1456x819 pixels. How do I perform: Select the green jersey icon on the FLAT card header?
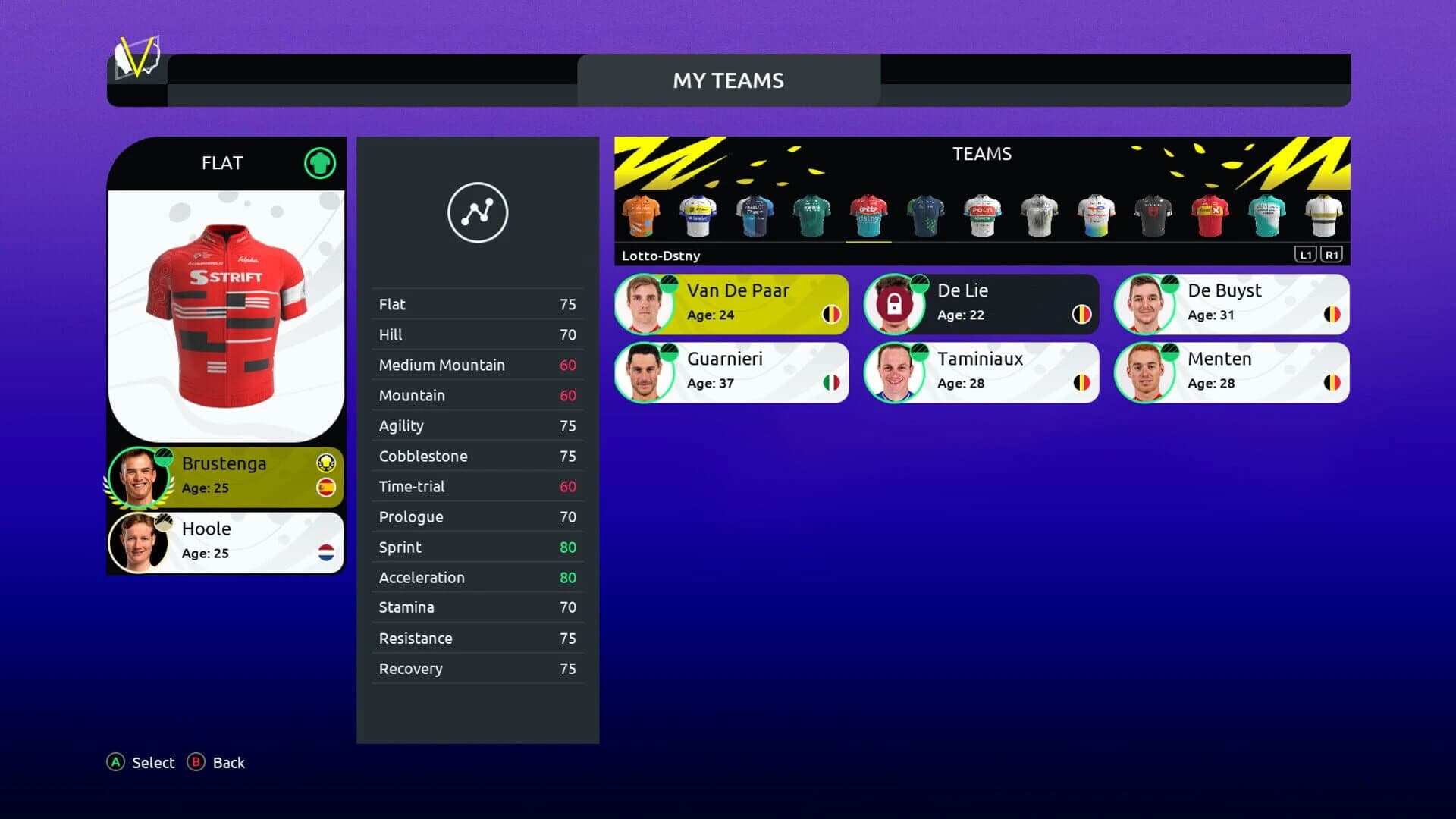319,162
